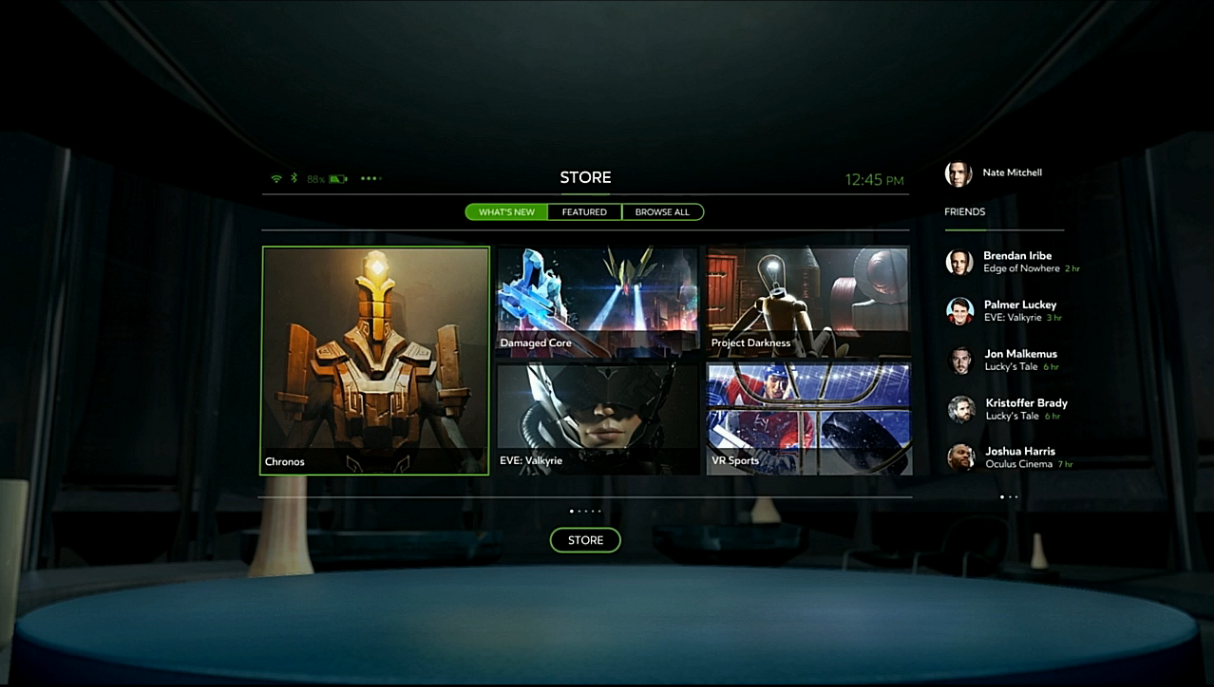This screenshot has width=1214, height=687.
Task: Select the Project Darkness tile
Action: tap(808, 302)
